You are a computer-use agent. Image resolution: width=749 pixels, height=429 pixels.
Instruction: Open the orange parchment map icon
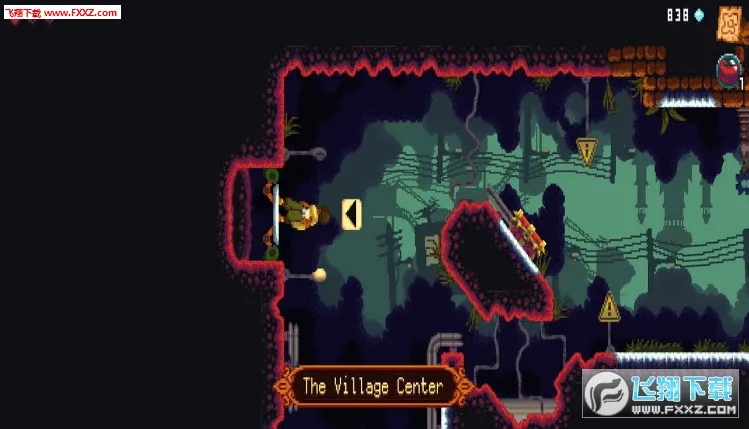coord(730,22)
